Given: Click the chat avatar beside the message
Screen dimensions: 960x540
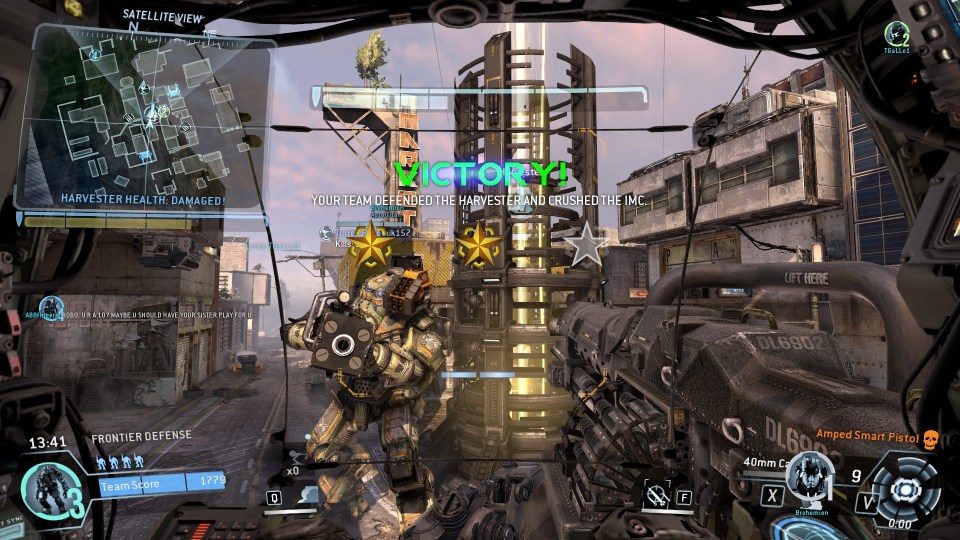Looking at the screenshot, I should coord(51,307).
